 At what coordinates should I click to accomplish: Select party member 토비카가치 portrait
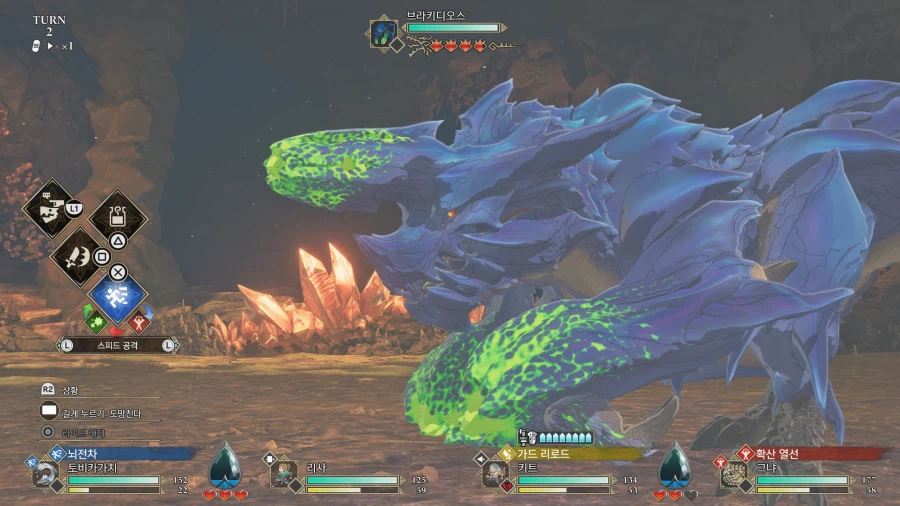pos(46,474)
